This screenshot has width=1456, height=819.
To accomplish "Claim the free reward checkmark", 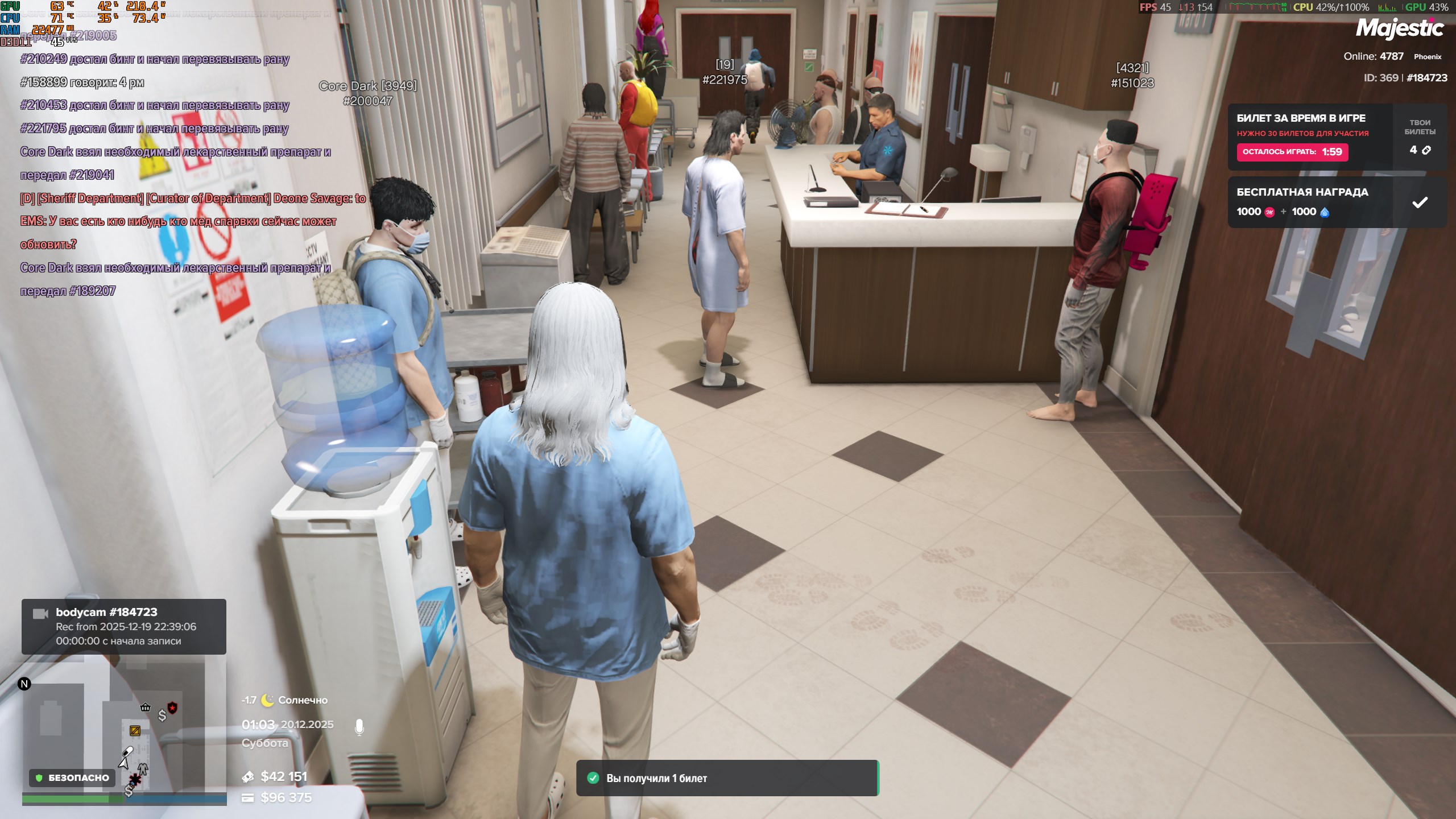I will pos(1420,202).
